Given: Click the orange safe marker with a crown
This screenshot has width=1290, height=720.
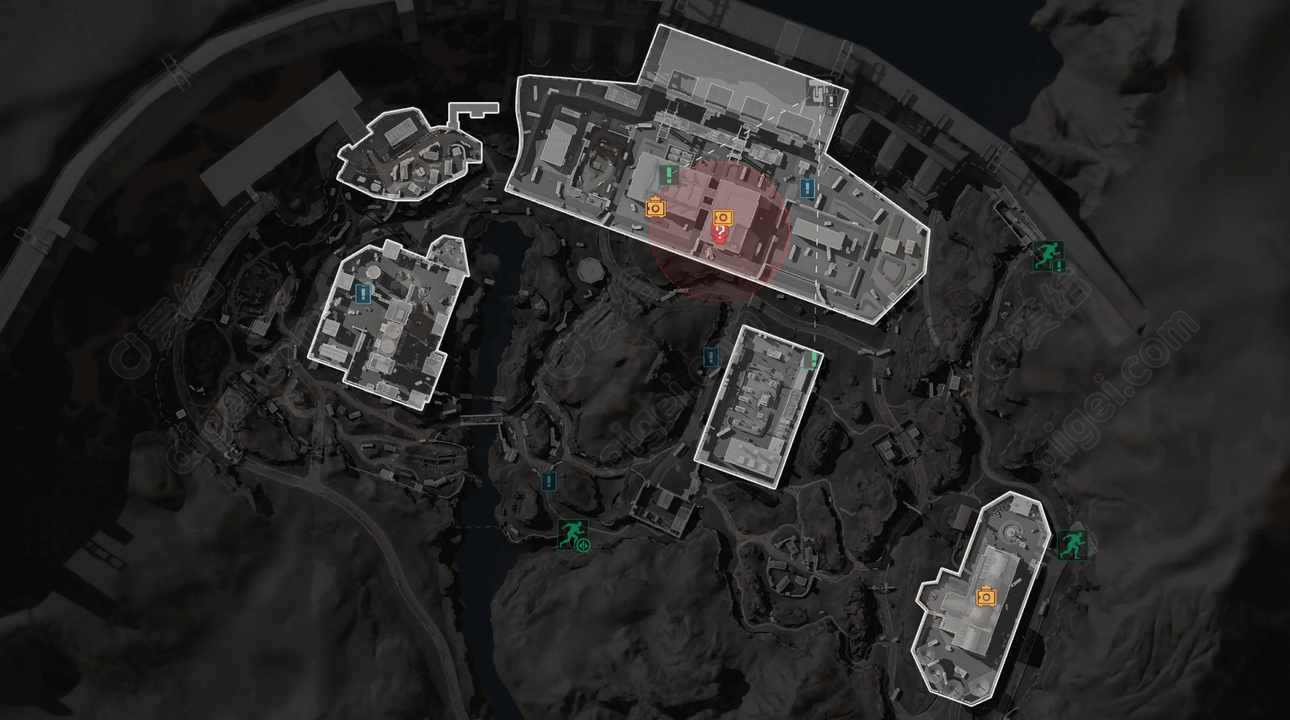Looking at the screenshot, I should [655, 208].
